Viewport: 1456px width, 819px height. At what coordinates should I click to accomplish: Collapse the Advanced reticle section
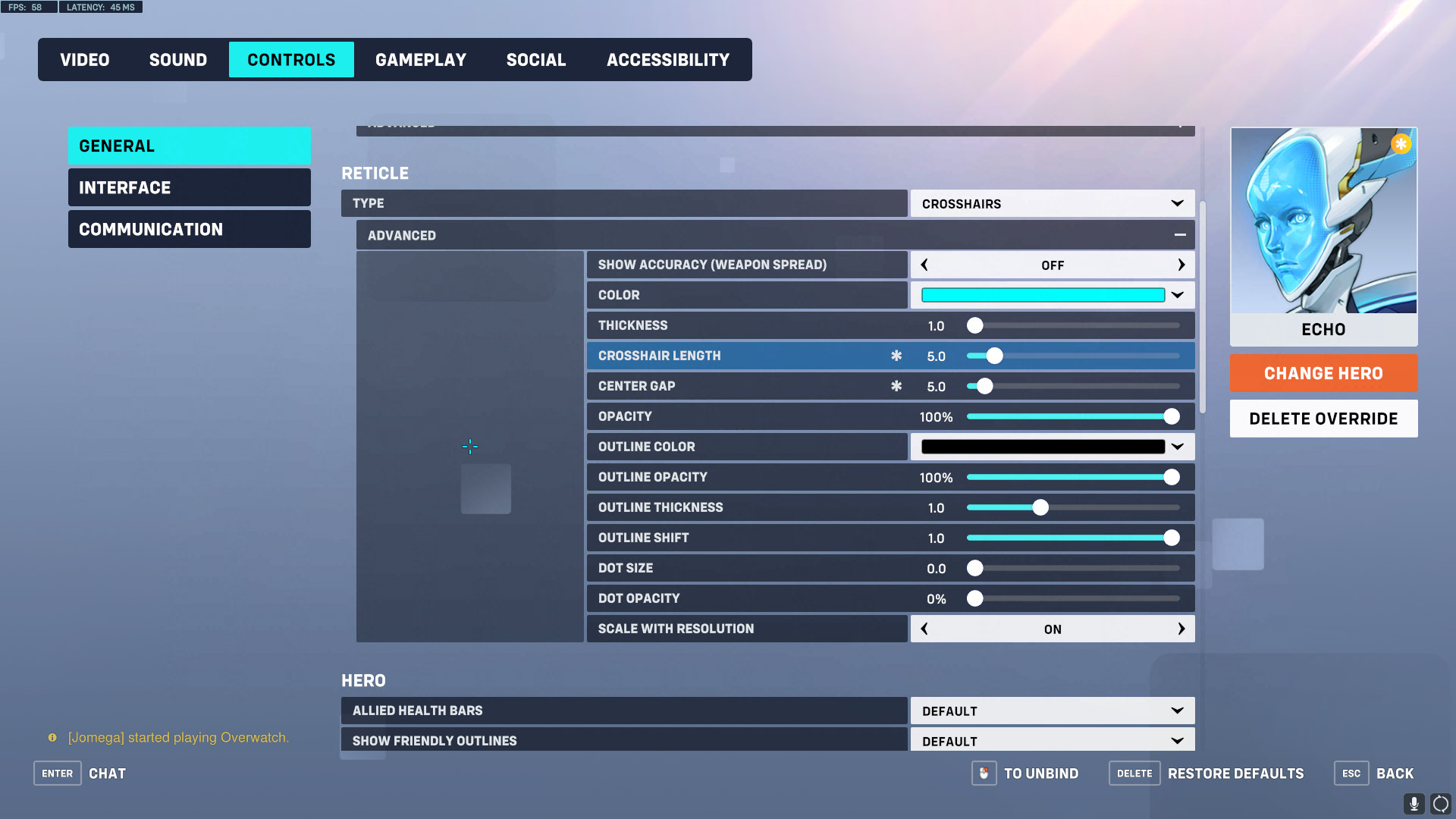pos(1180,235)
